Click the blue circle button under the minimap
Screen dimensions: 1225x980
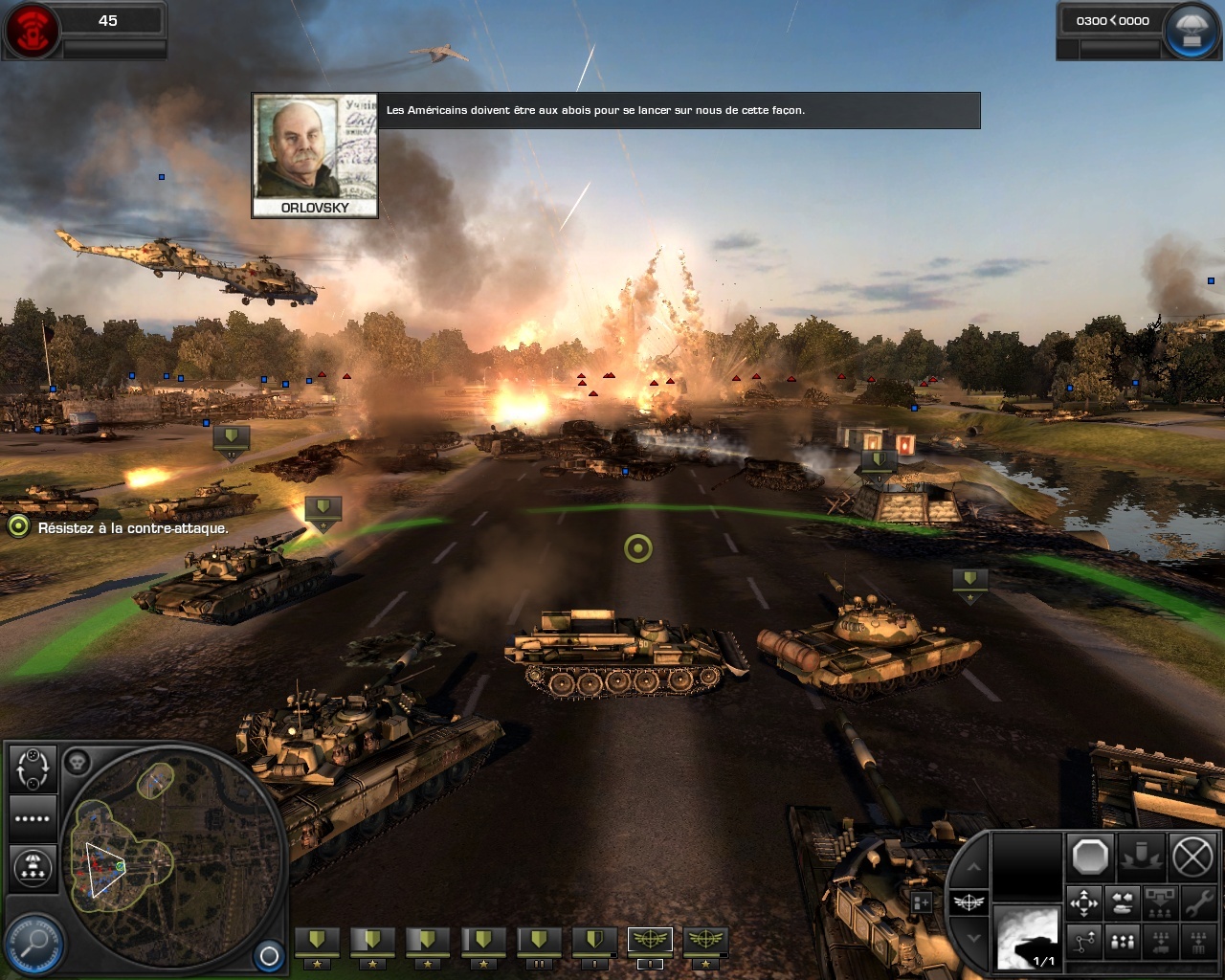269,955
